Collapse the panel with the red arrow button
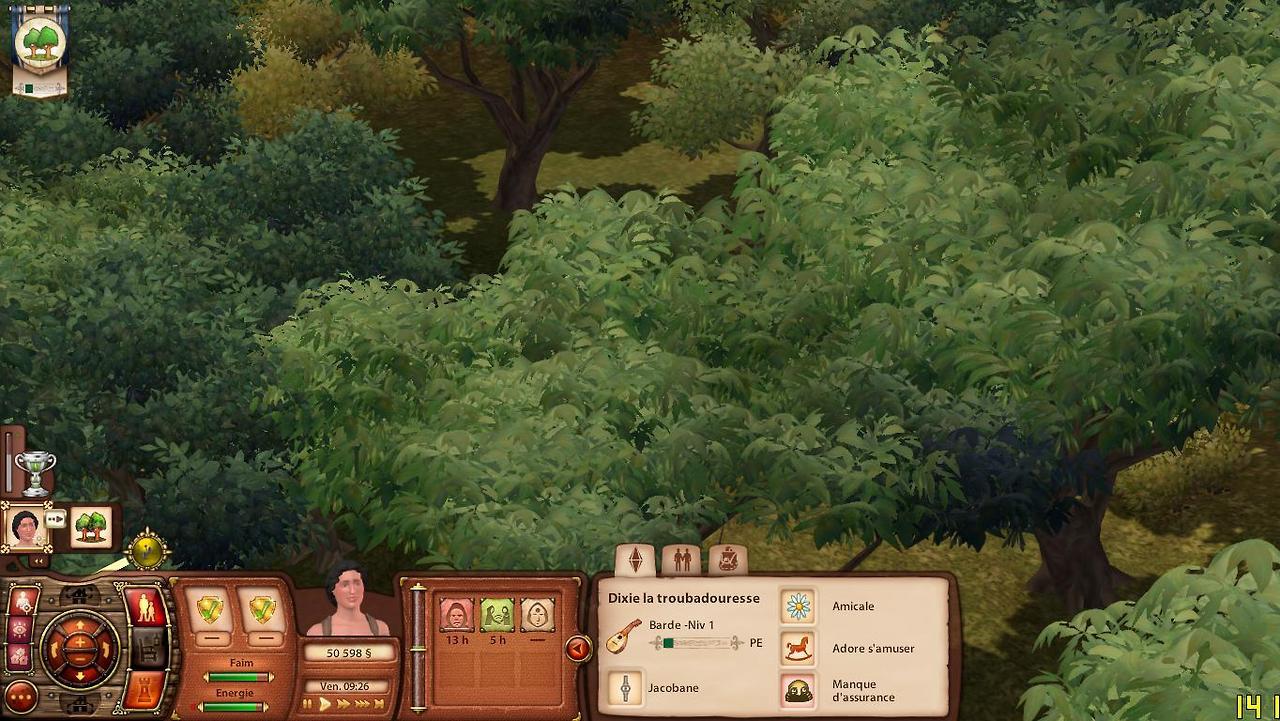 click(577, 649)
